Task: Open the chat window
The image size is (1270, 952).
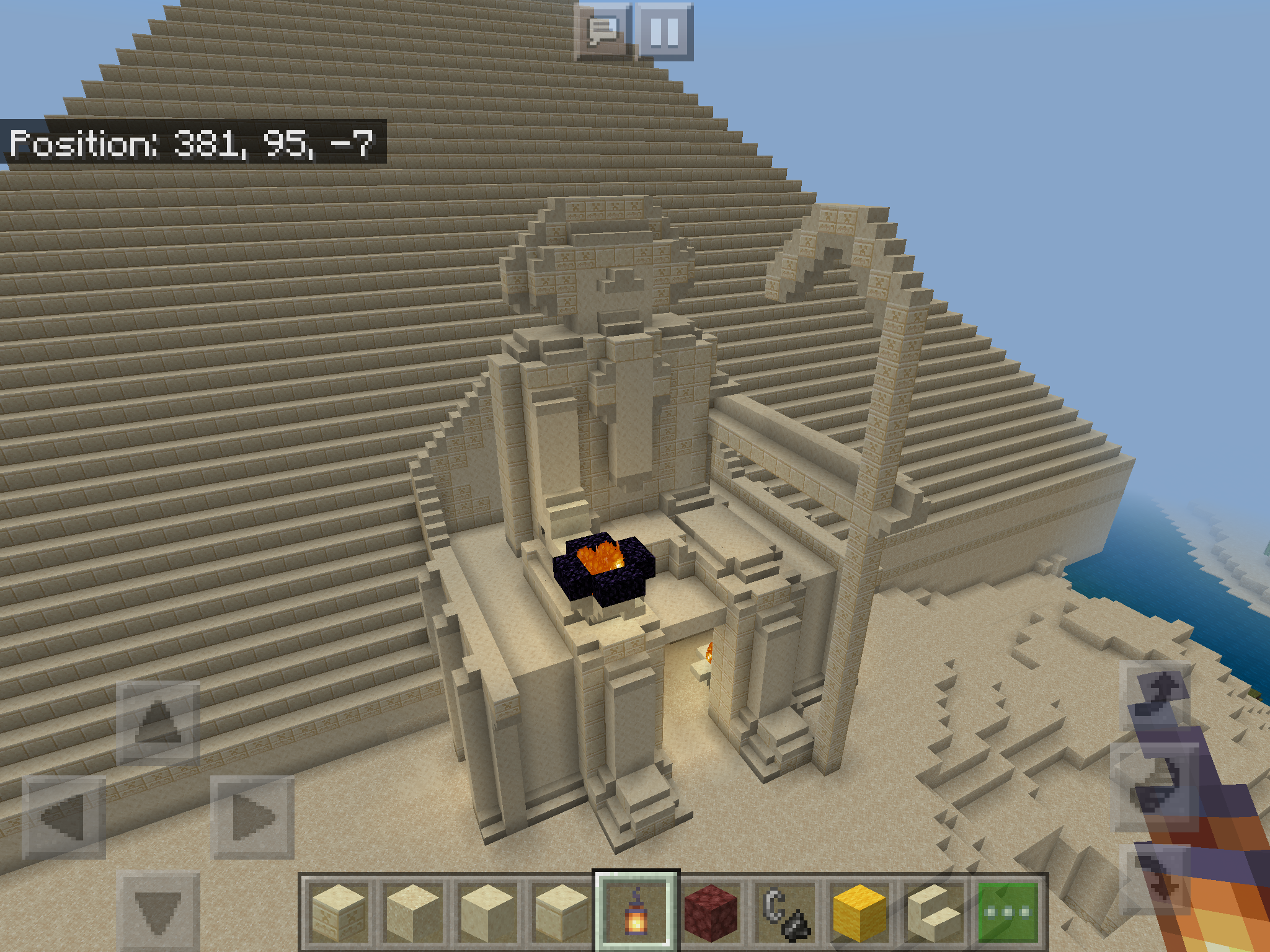Action: point(603,30)
